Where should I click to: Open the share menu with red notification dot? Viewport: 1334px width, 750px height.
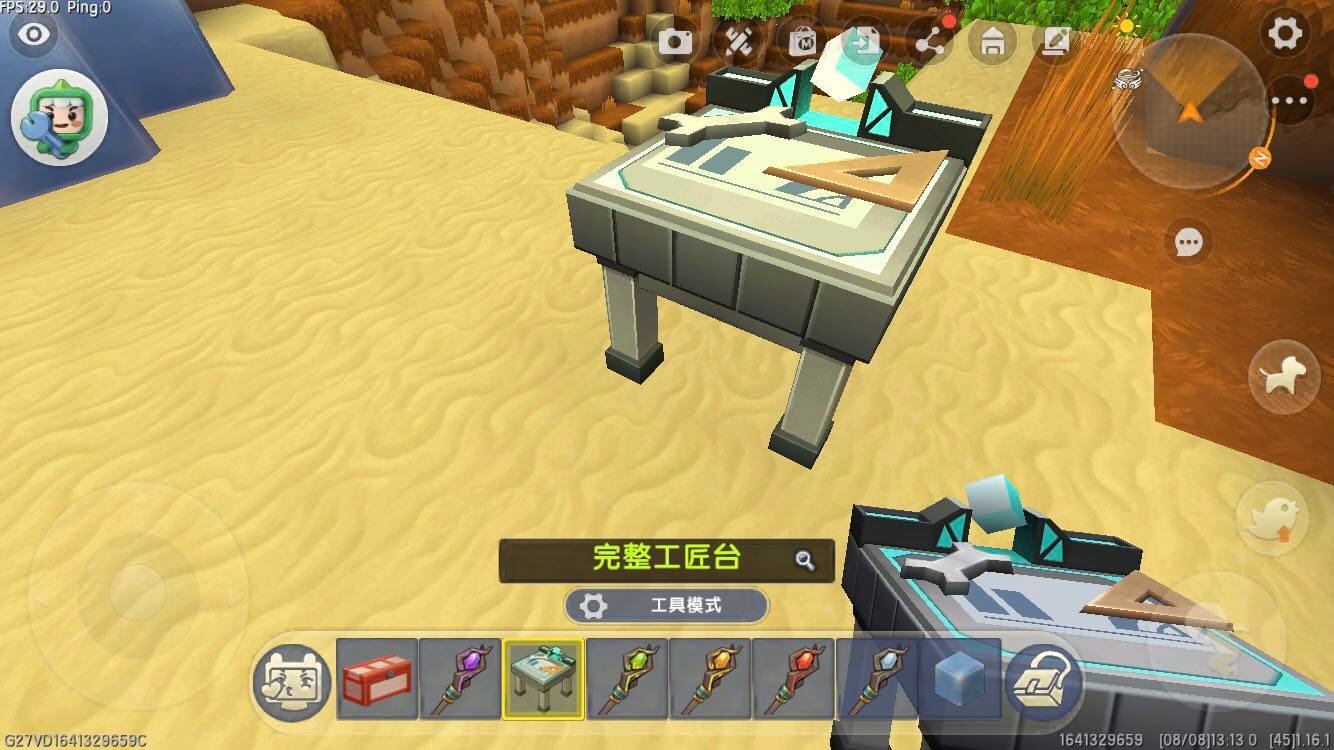pyautogui.click(x=930, y=41)
